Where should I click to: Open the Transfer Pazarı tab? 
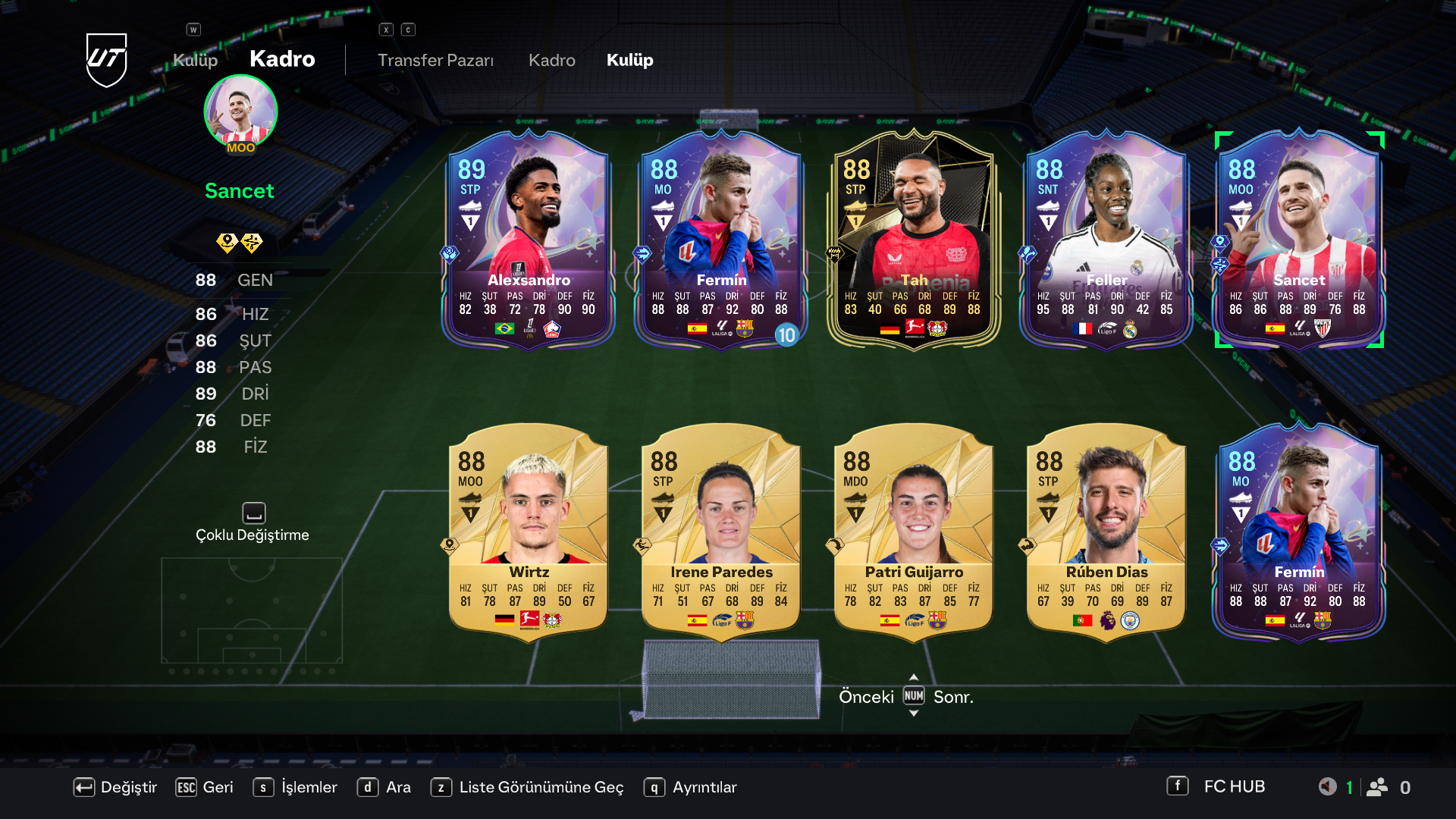[435, 60]
